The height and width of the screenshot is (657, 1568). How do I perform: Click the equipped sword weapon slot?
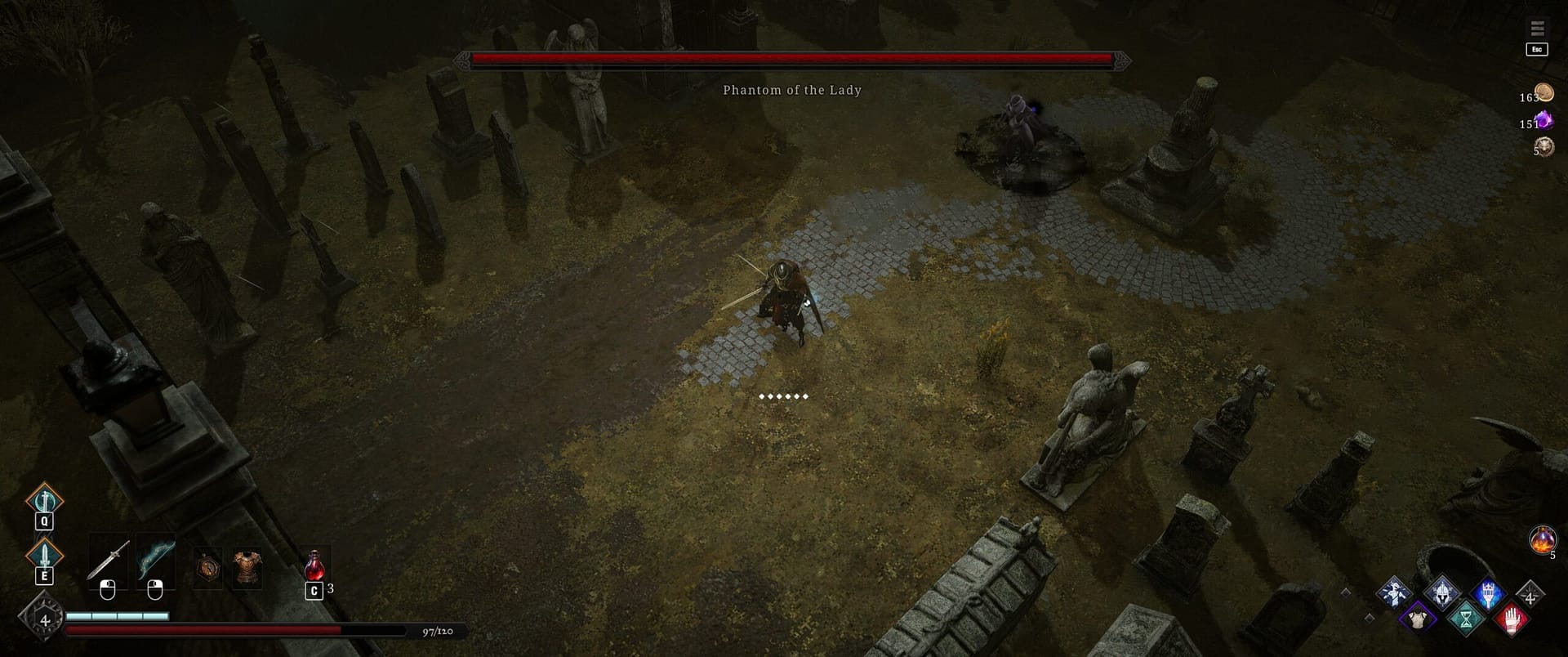(109, 558)
